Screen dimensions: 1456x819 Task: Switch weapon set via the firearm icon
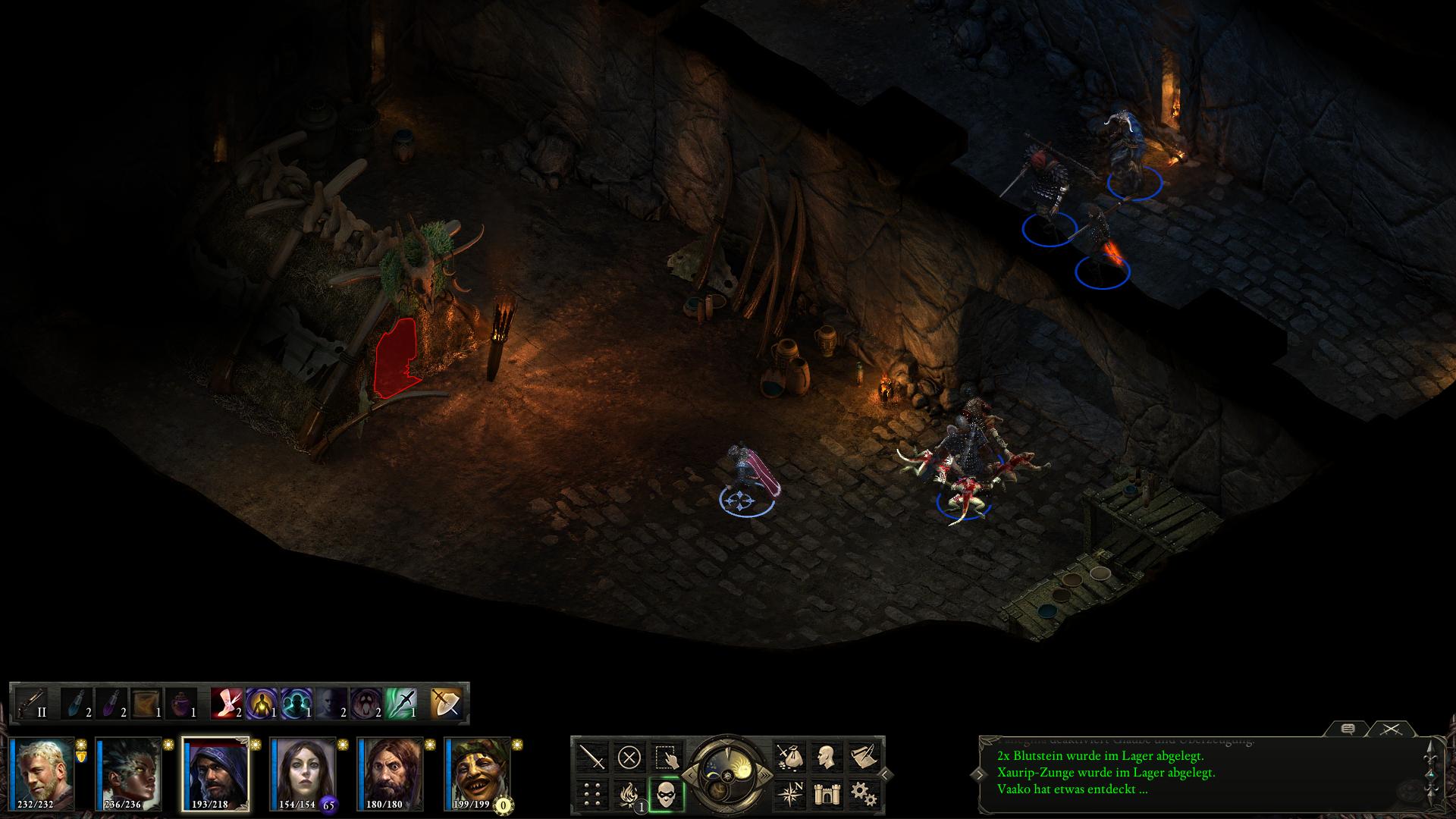[32, 703]
